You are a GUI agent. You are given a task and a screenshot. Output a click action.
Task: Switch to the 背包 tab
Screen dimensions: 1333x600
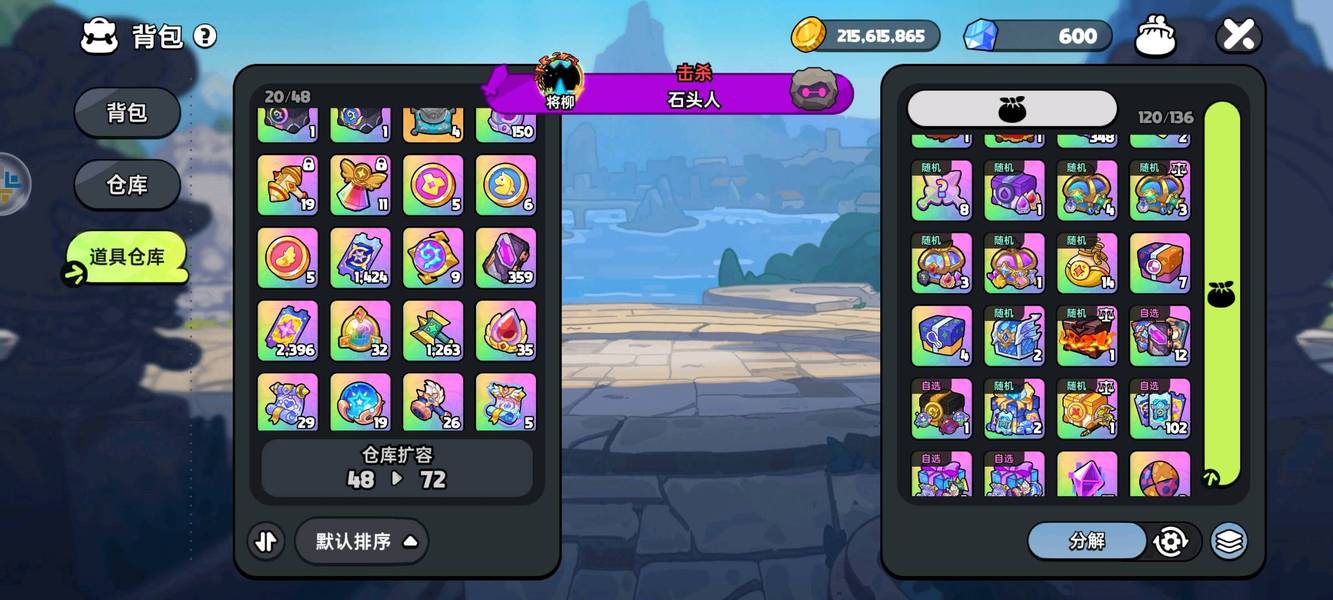(x=127, y=113)
